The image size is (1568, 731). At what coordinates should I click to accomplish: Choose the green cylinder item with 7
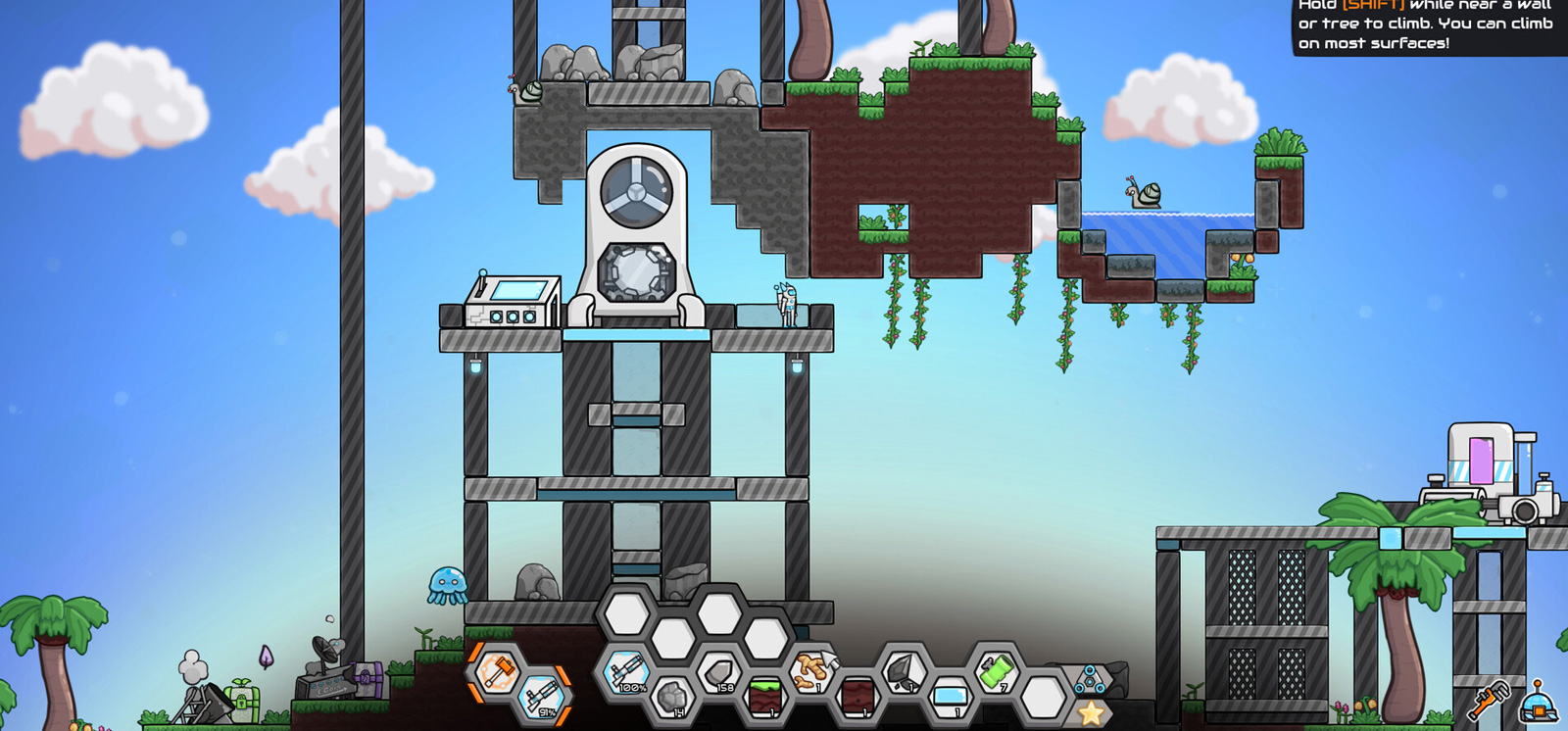(996, 672)
